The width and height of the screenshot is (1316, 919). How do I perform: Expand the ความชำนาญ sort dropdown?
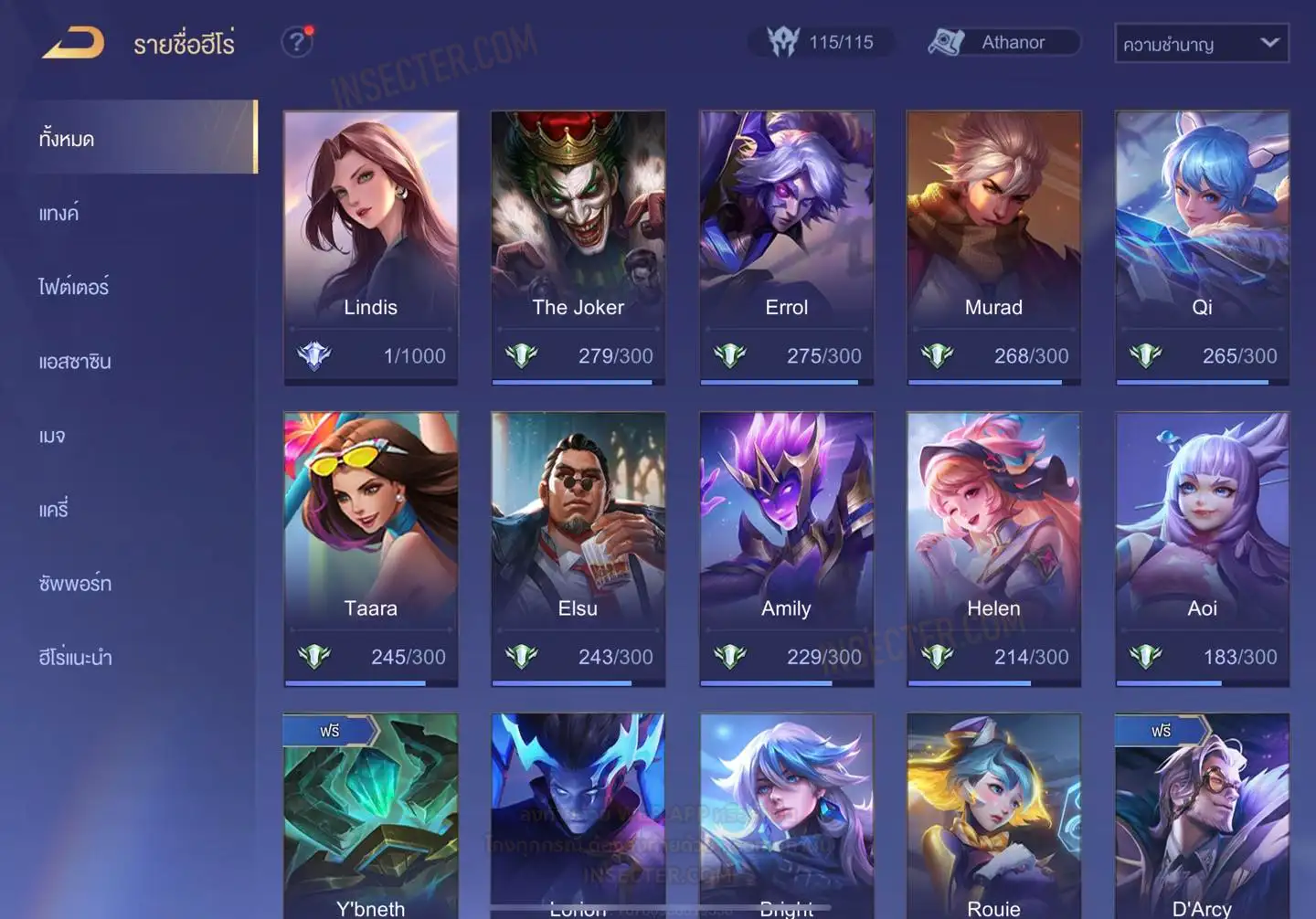[1201, 44]
